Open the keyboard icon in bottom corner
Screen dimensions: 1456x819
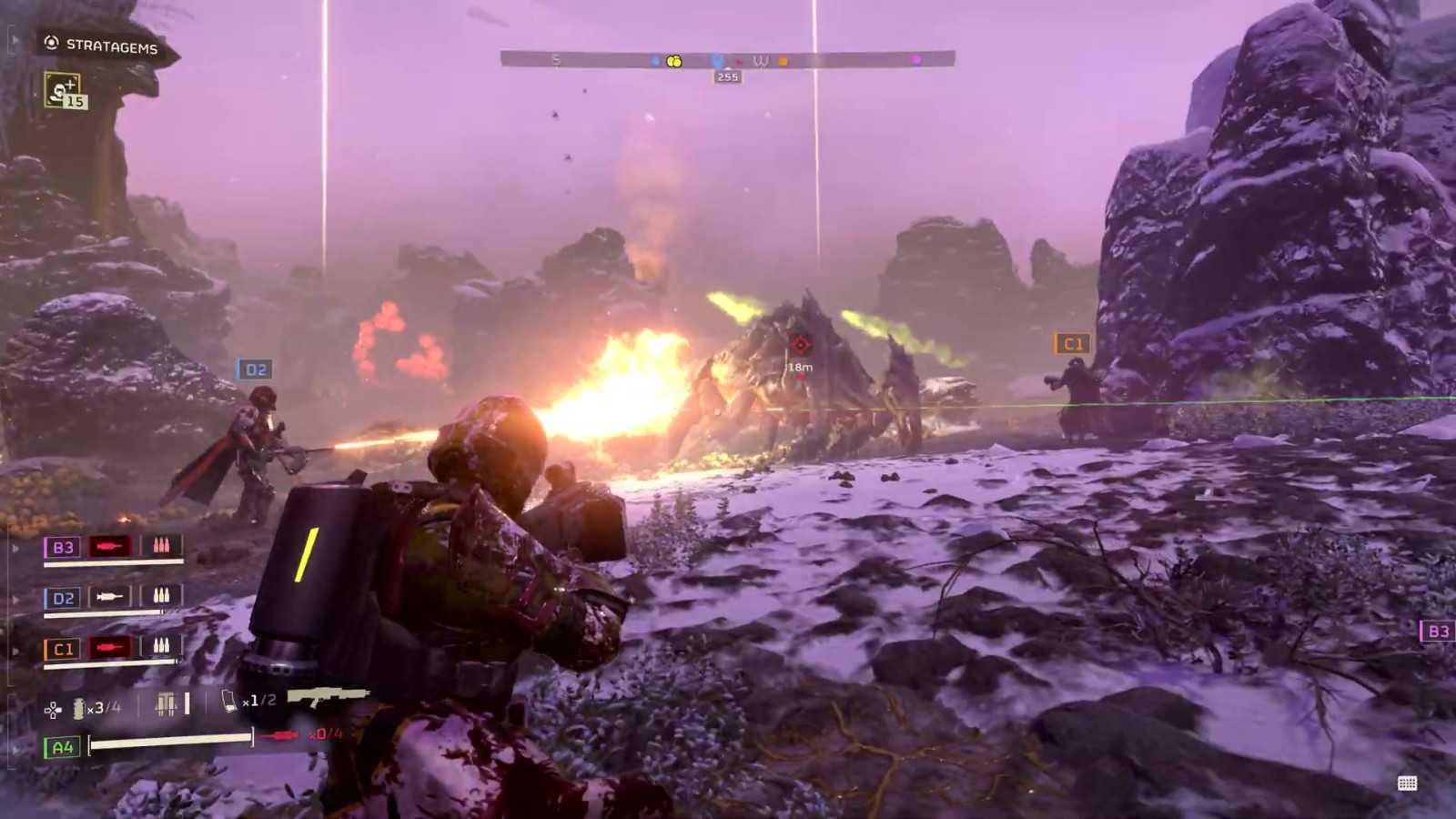(1407, 784)
